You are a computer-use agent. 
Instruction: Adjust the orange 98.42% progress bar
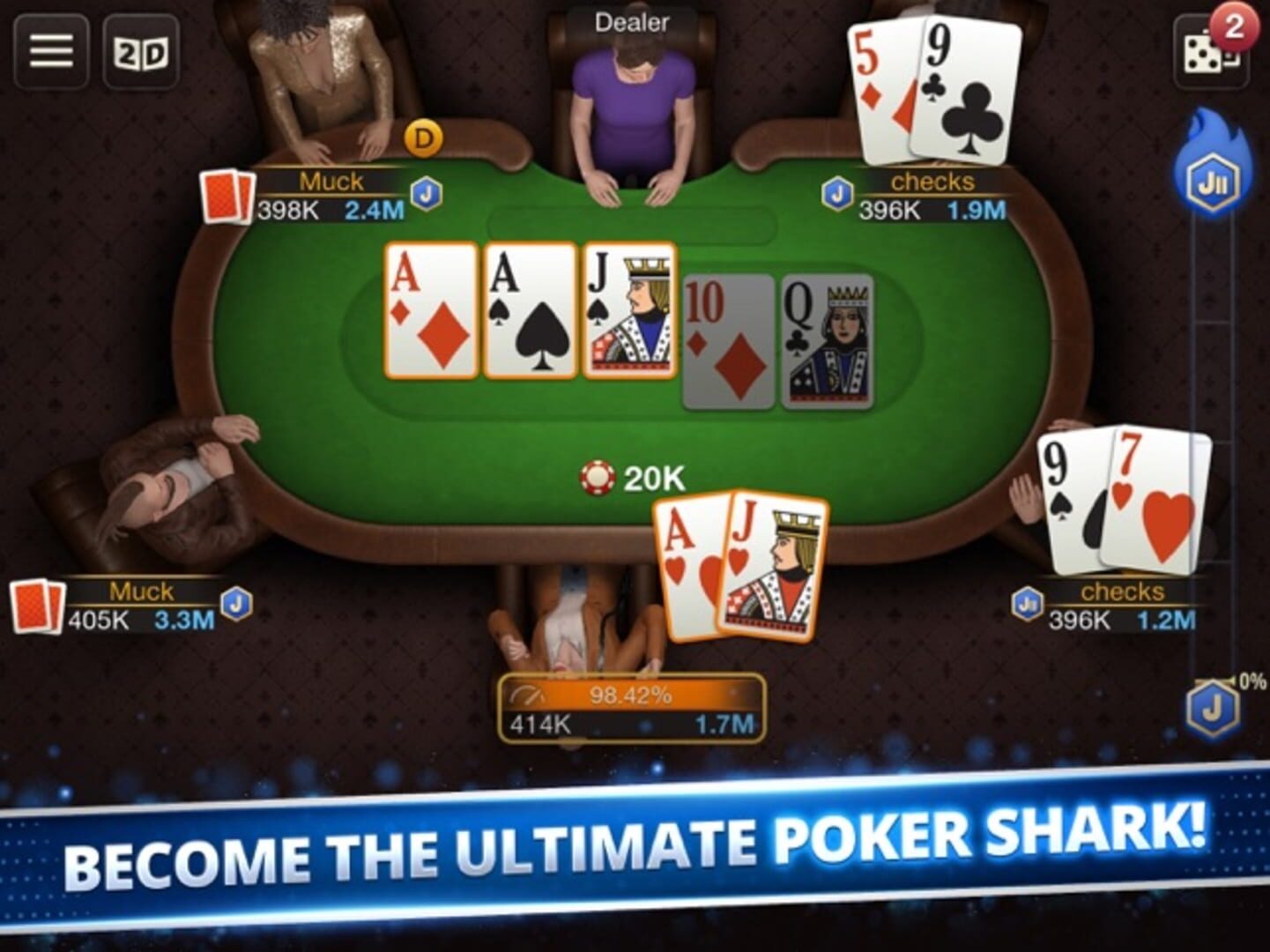(633, 695)
